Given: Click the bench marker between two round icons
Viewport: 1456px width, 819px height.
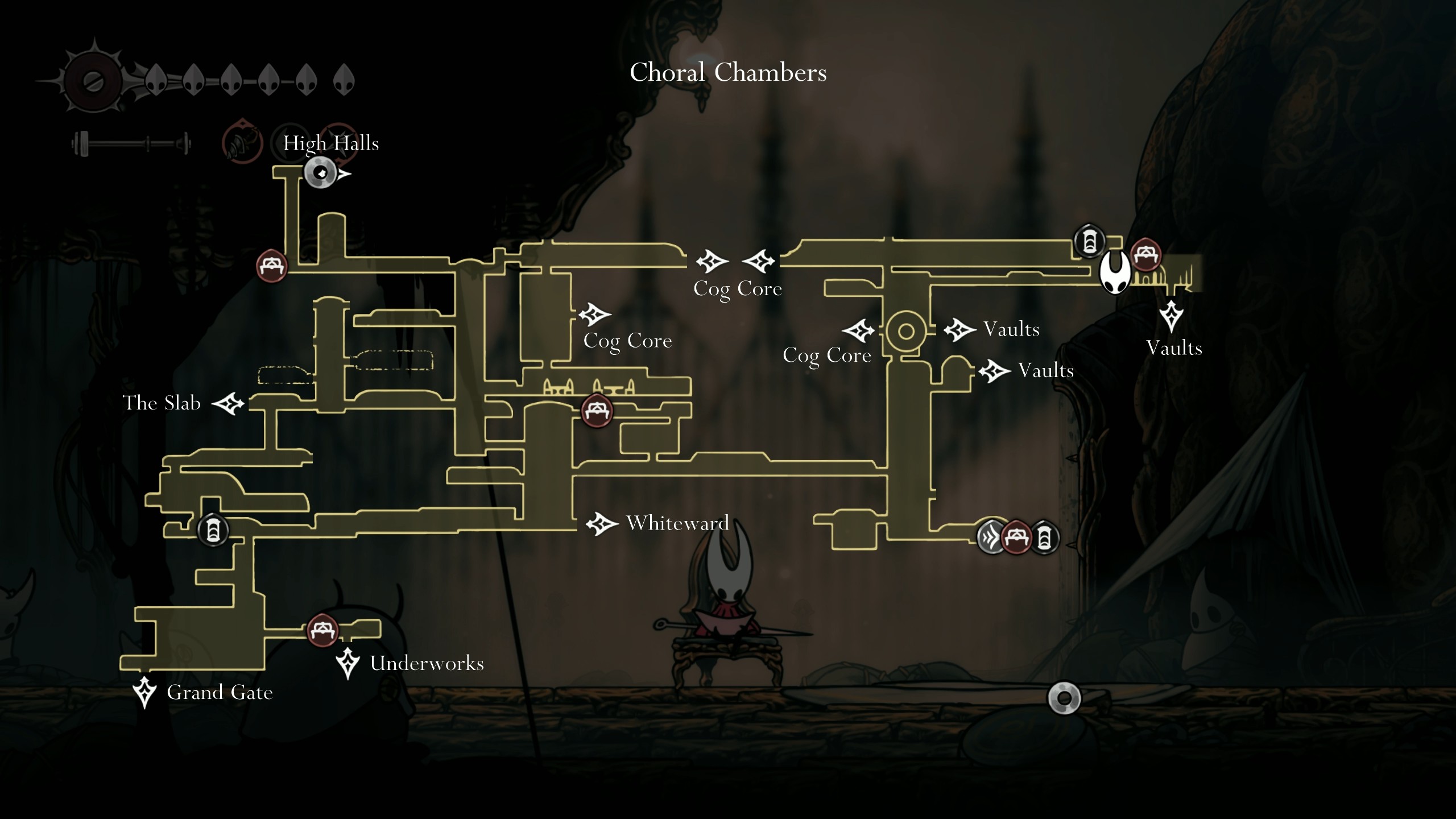Looking at the screenshot, I should click(x=1016, y=537).
